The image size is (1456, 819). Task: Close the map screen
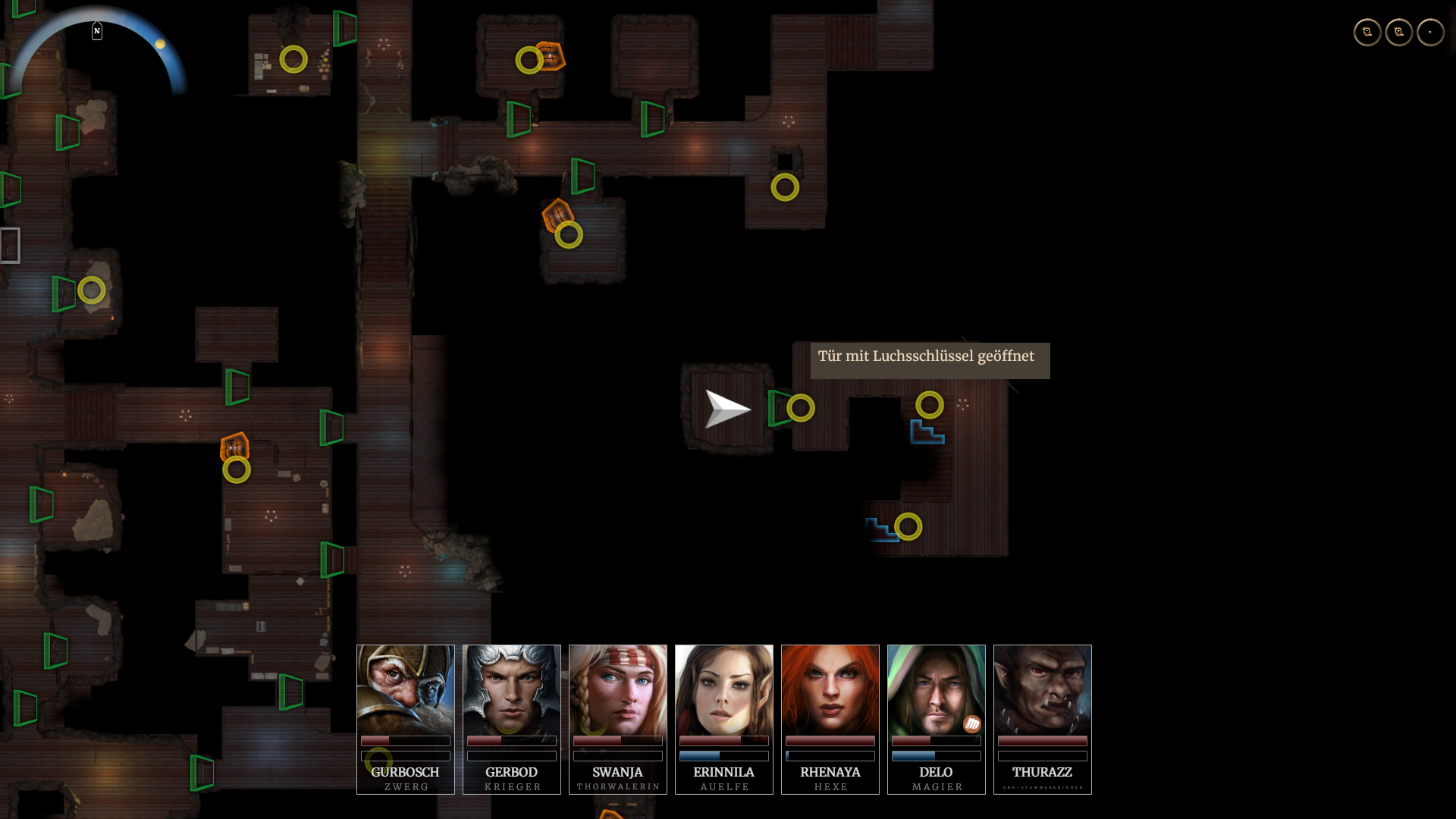(x=1430, y=33)
